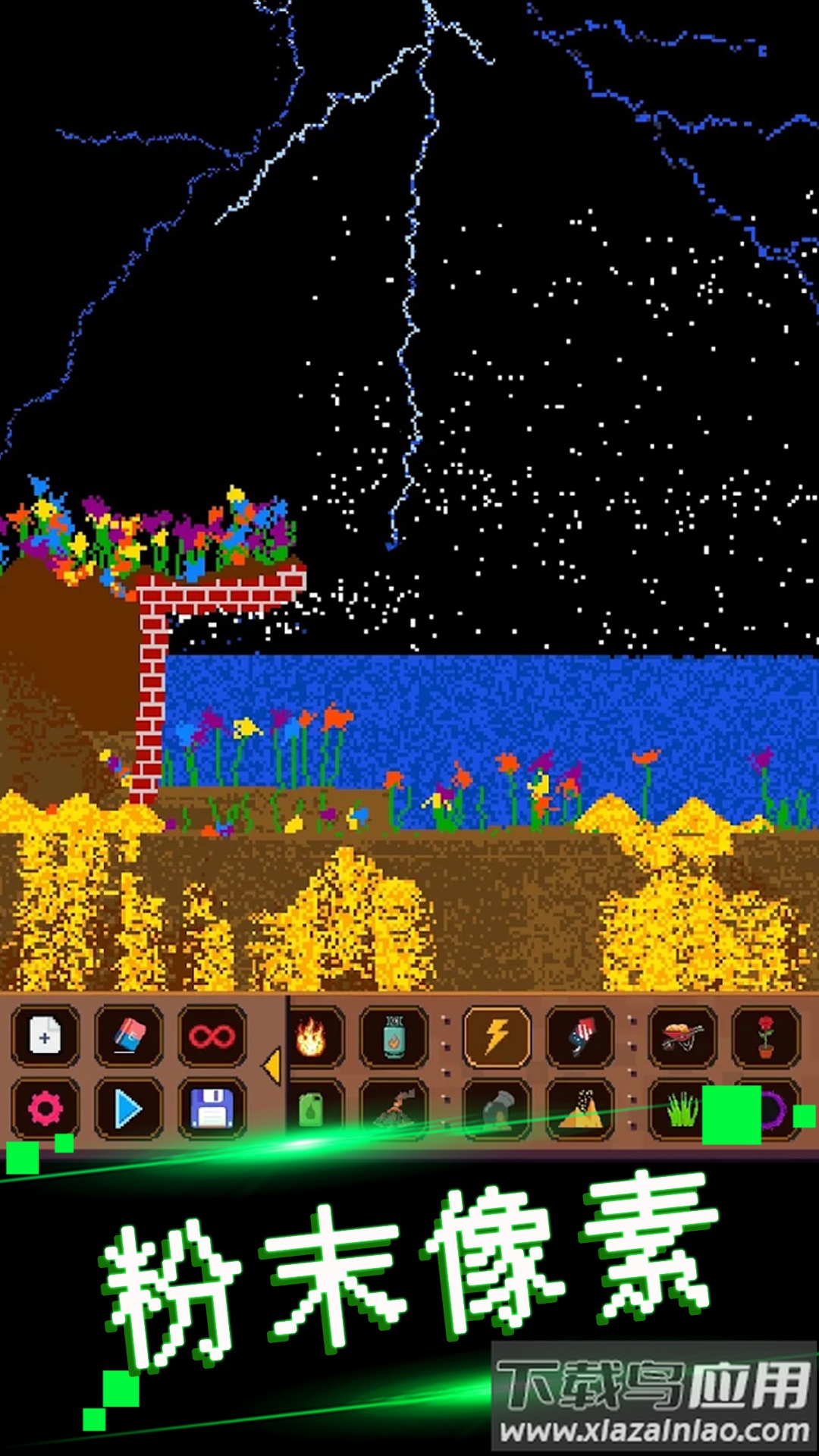Select the firework rocket element
Viewport: 819px width, 1456px height.
pyautogui.click(x=580, y=1037)
